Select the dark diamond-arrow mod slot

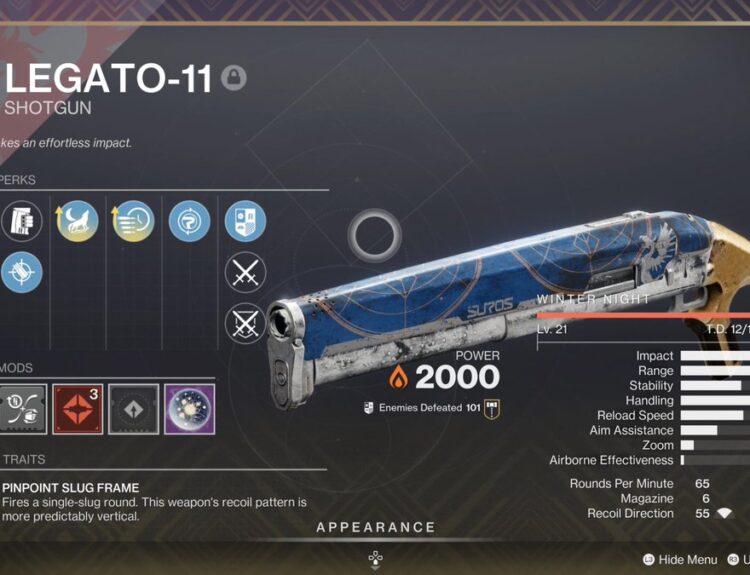[134, 409]
